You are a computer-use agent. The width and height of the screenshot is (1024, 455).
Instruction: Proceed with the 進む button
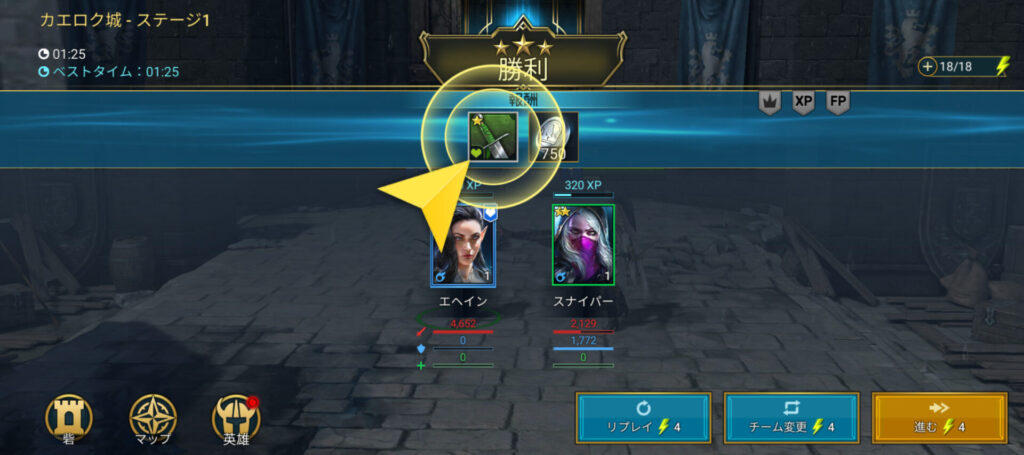pyautogui.click(x=939, y=417)
